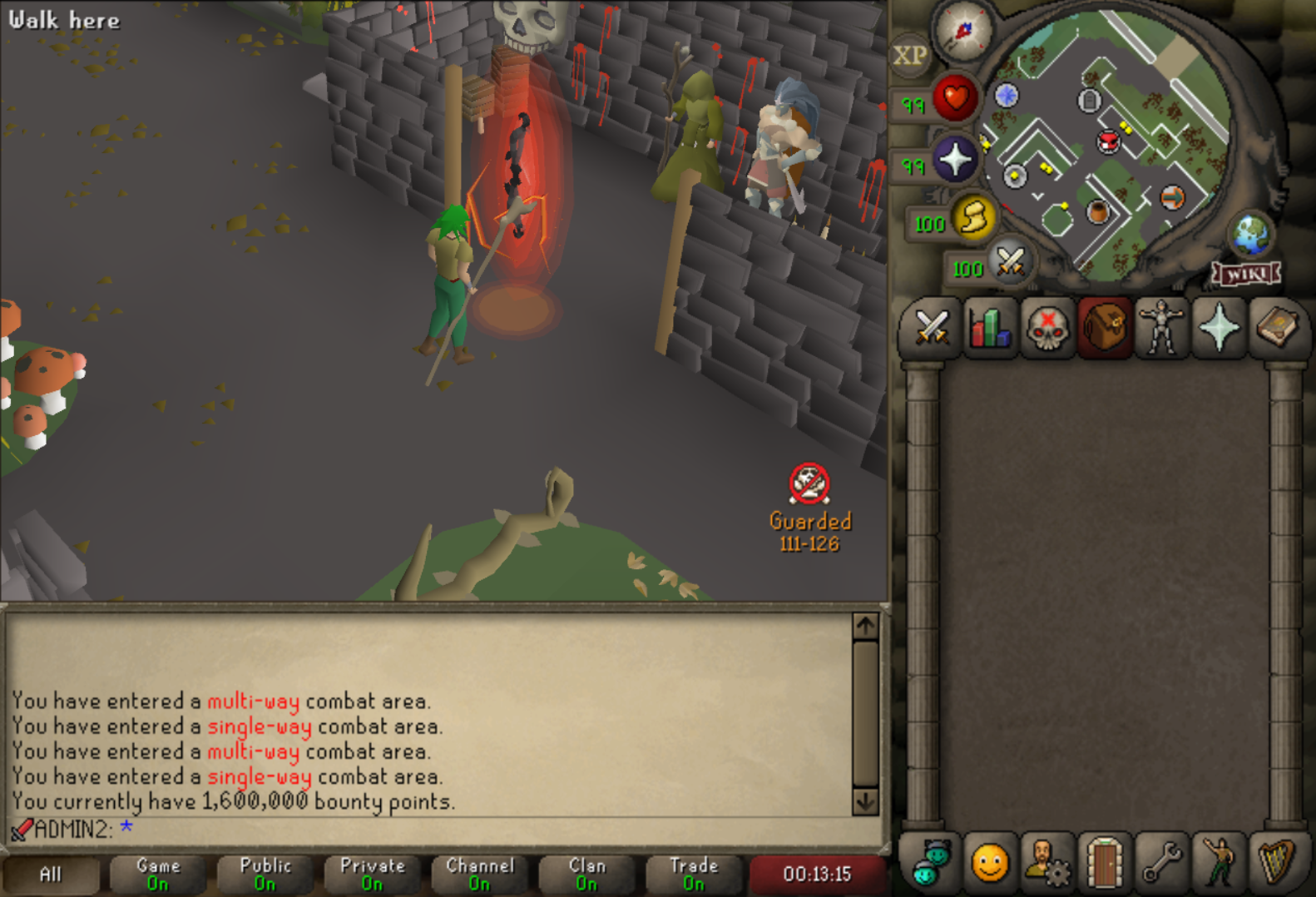Activate the special attack orb
The height and width of the screenshot is (897, 1316).
[x=1010, y=263]
